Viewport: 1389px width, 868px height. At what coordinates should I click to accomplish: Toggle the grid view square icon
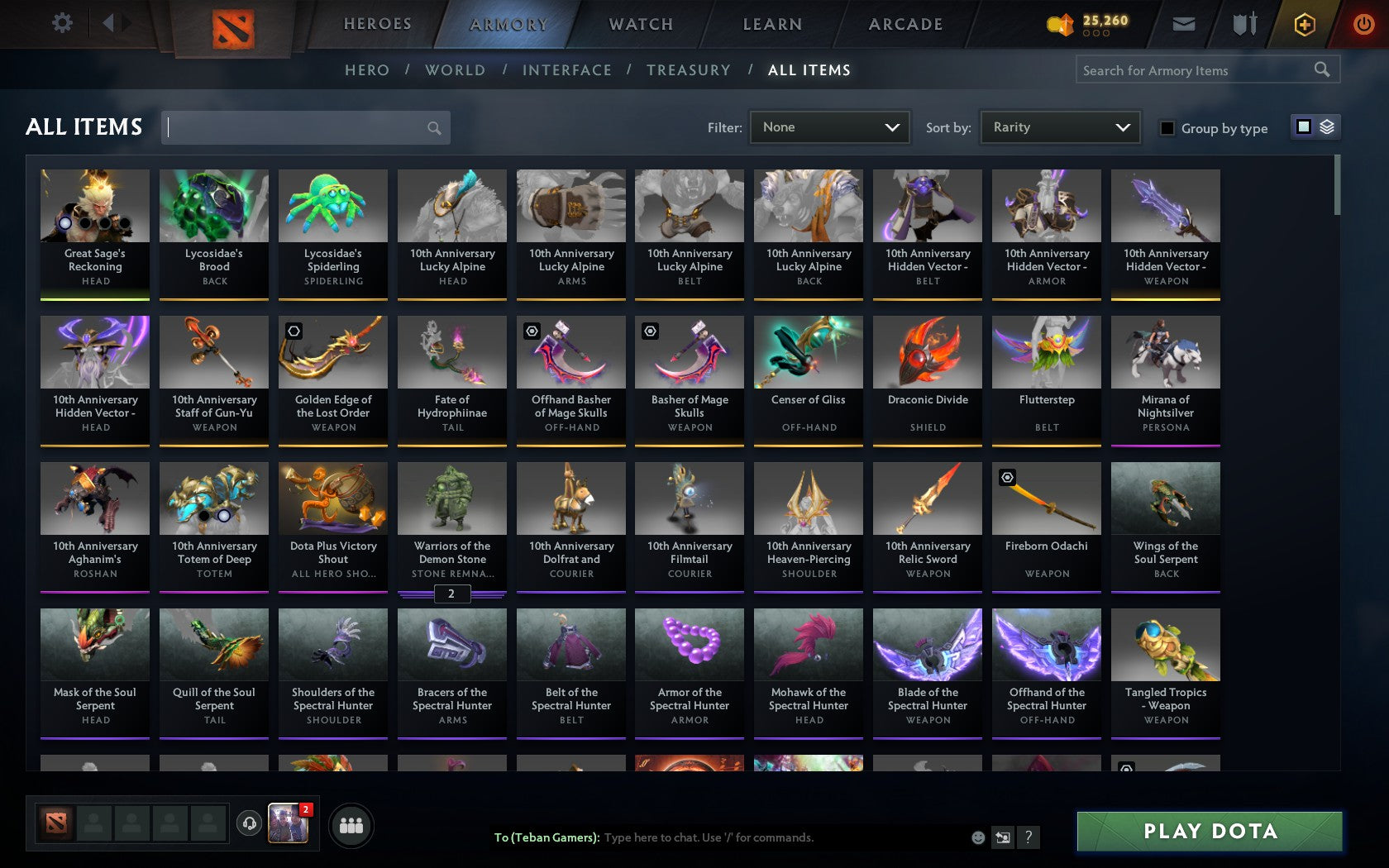(x=1303, y=128)
